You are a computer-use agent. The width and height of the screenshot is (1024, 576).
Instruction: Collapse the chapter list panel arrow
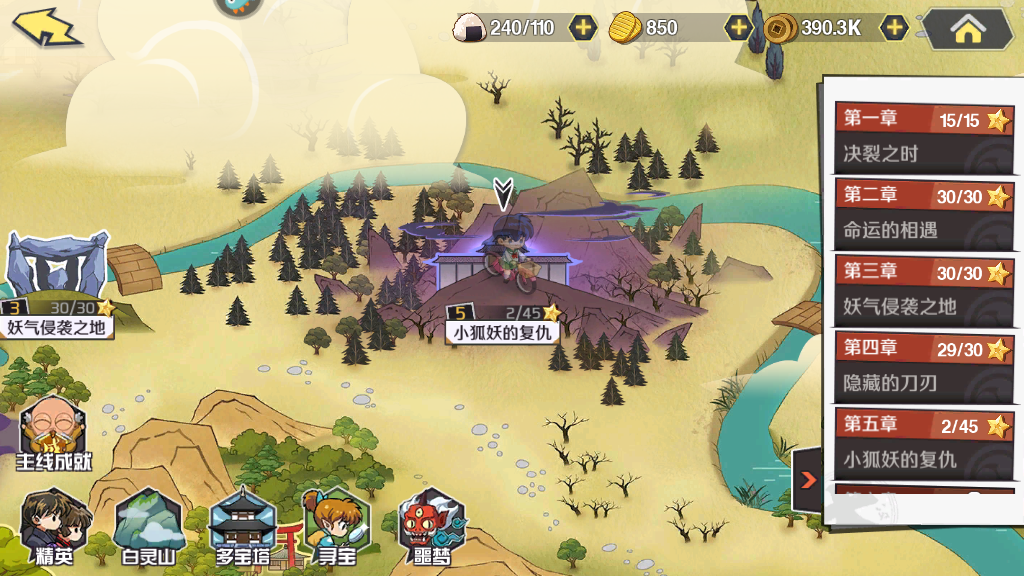809,480
